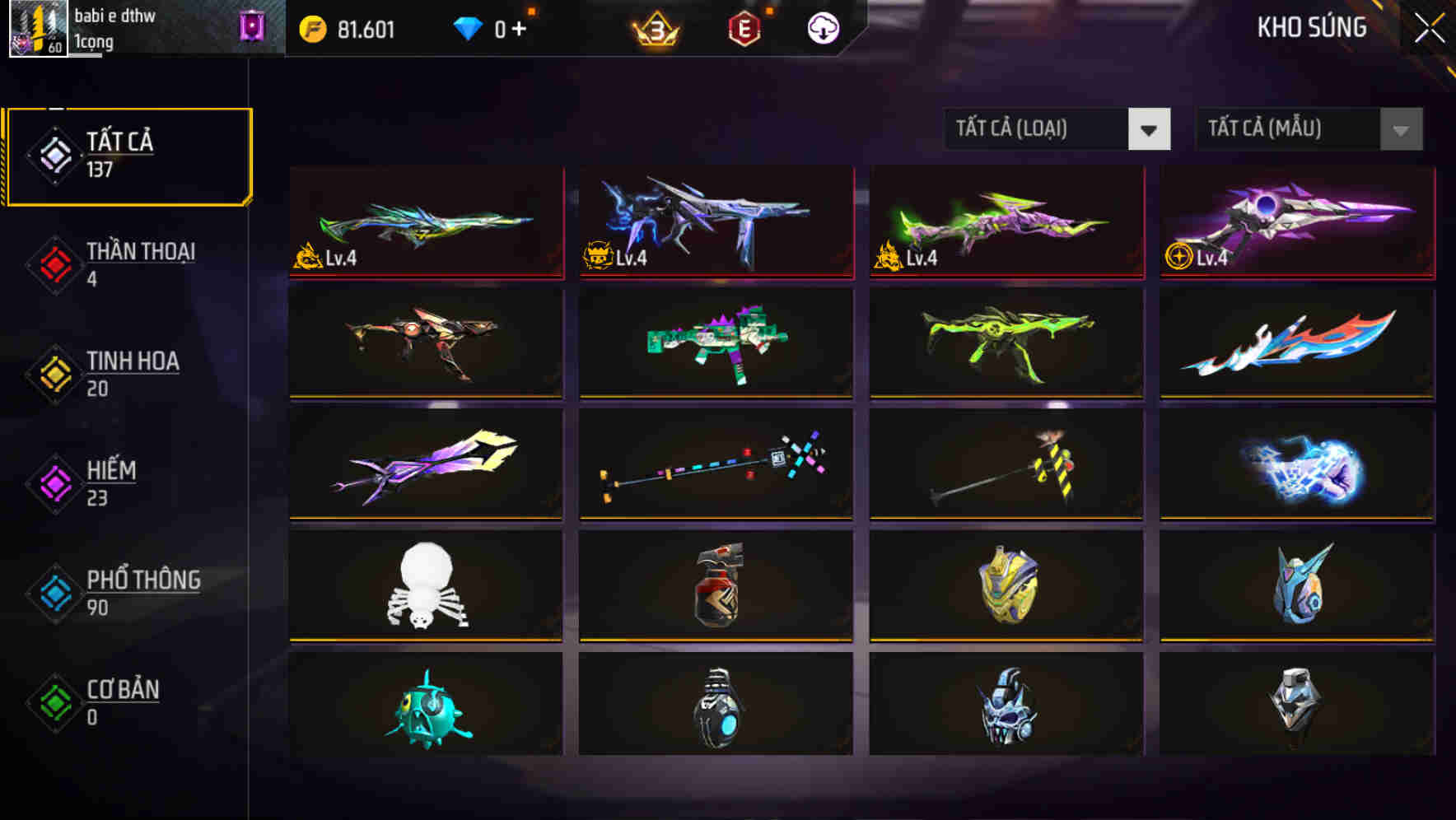
Task: Expand the weapon type filter arrow
Action: pos(1150,129)
